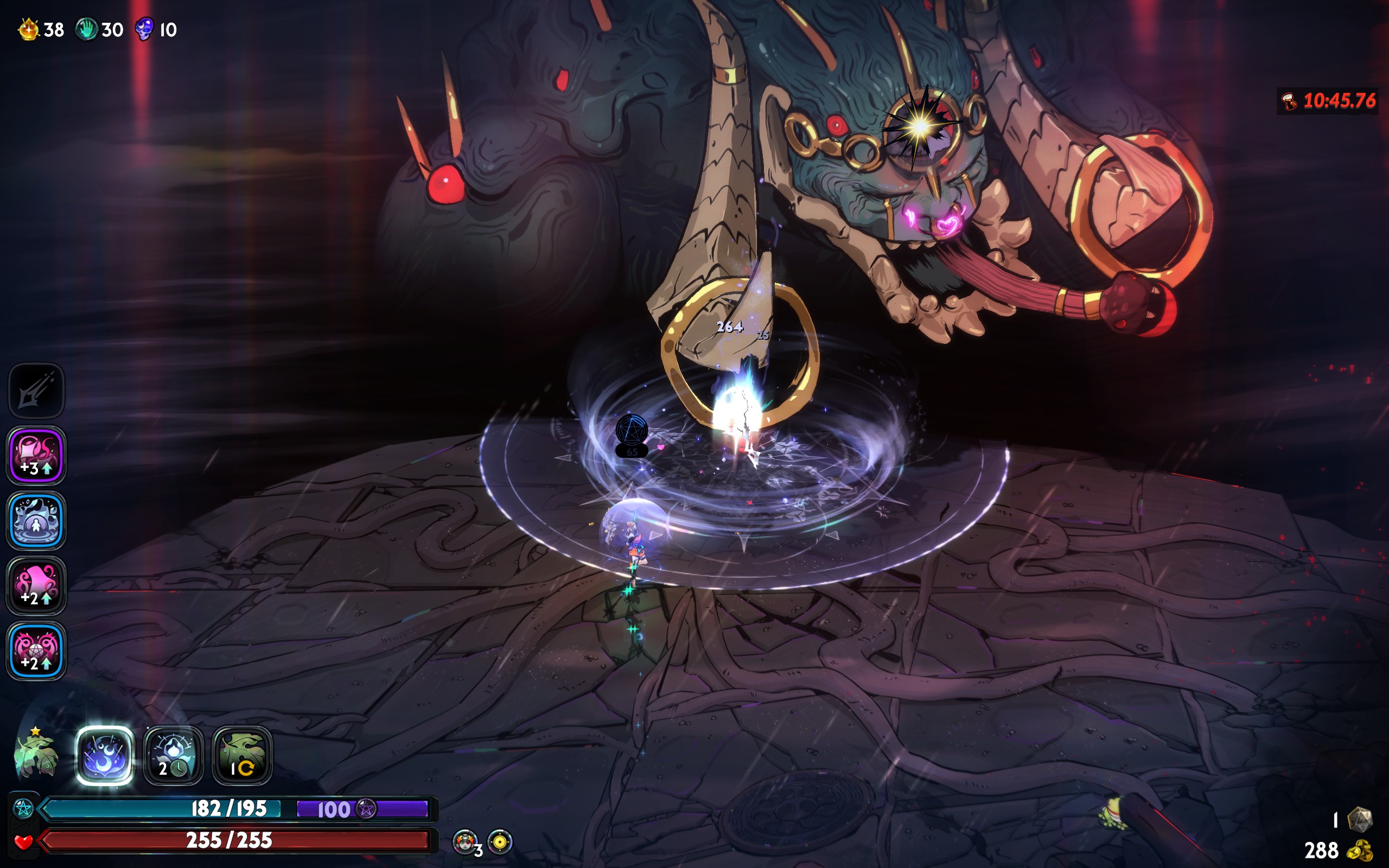Image resolution: width=1389 pixels, height=868 pixels.
Task: Select the blue figure-in-circle boon icon
Action: [36, 521]
